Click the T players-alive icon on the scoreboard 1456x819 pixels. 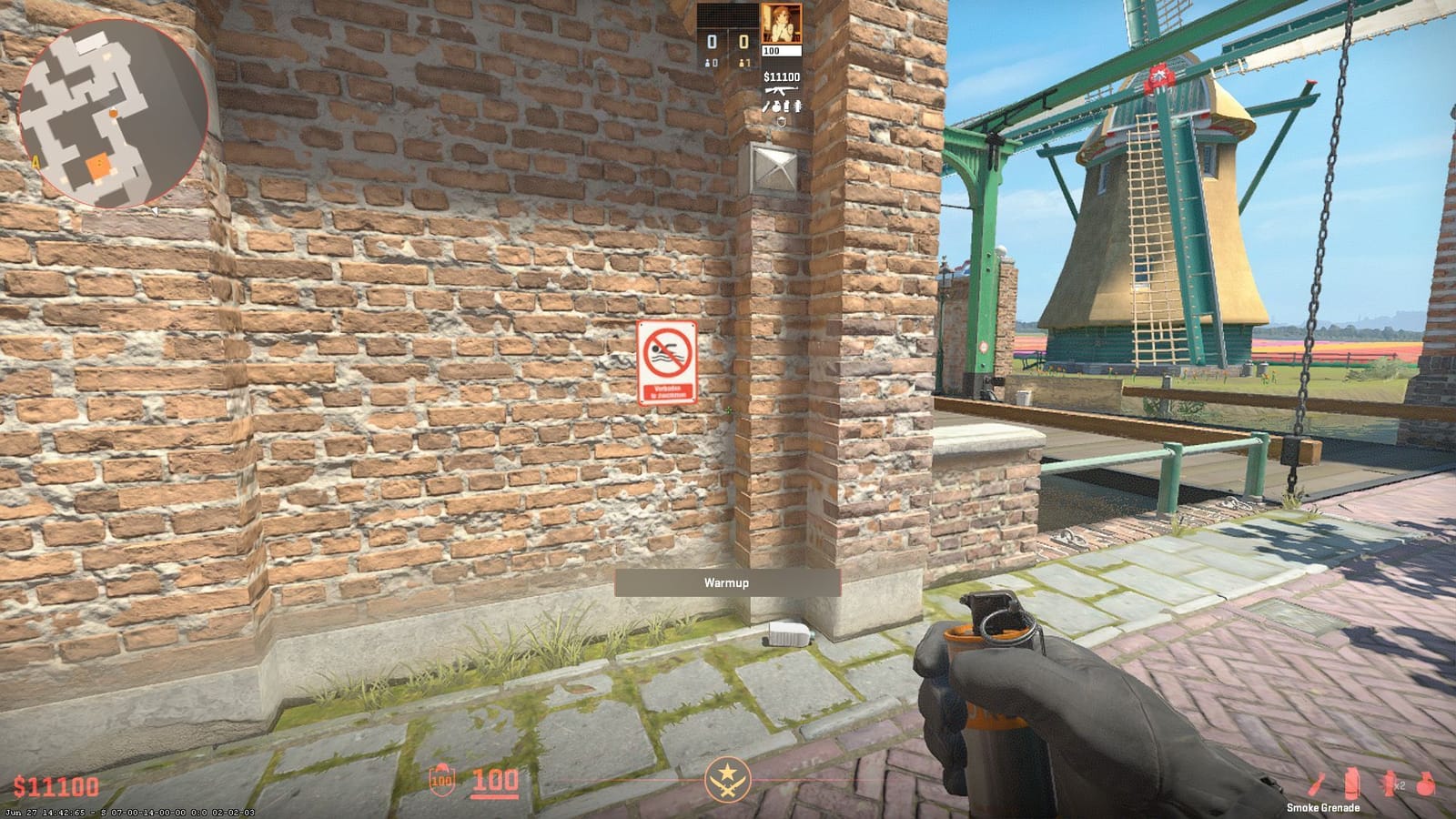coord(742,63)
